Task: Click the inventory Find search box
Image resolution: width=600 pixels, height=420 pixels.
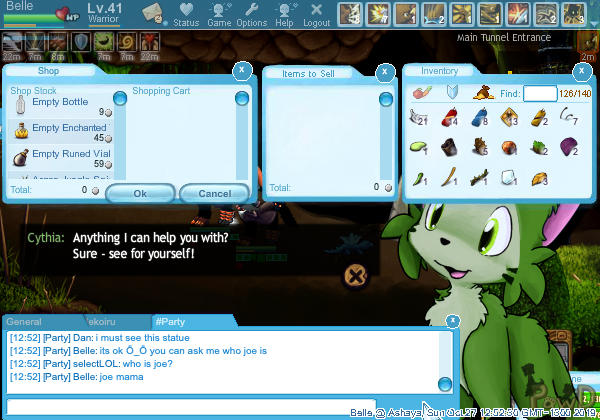Action: [x=540, y=94]
